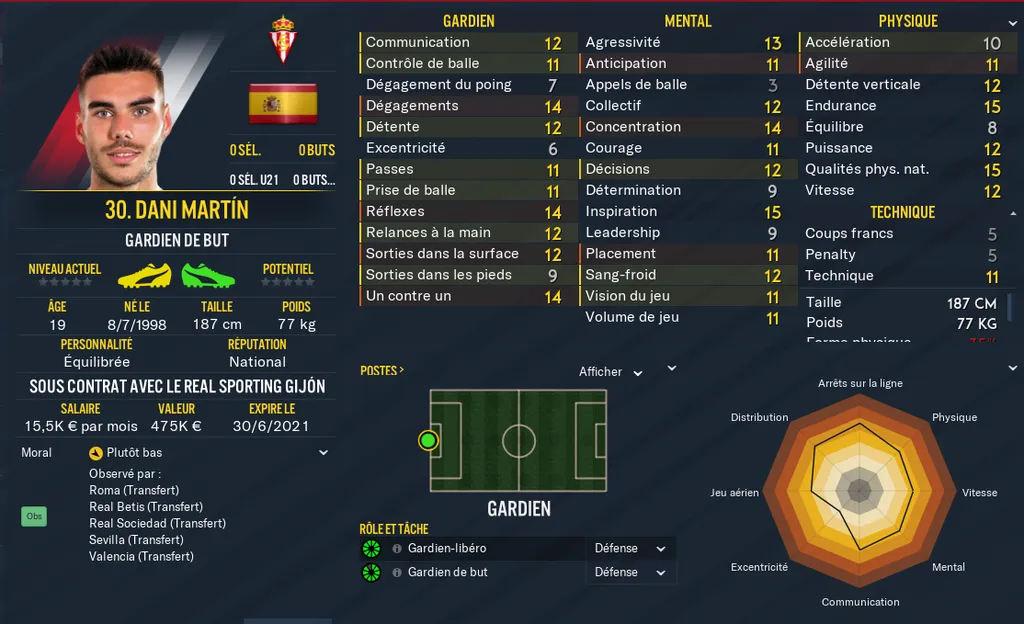This screenshot has height=624, width=1024.
Task: Open the chevron dropdown above the attribute radar chart
Action: (672, 368)
